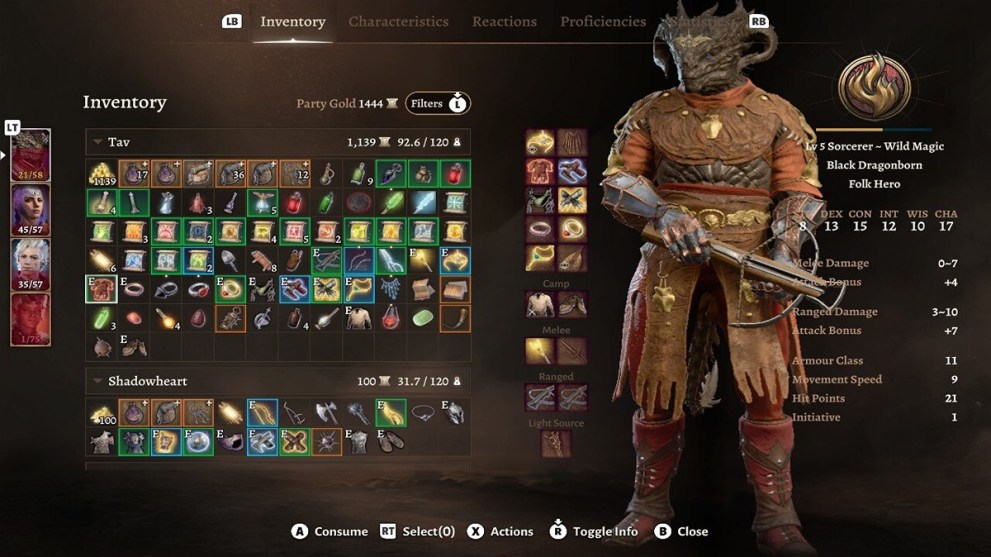The height and width of the screenshot is (557, 991).
Task: Show the Proficiencies tab
Action: [603, 21]
